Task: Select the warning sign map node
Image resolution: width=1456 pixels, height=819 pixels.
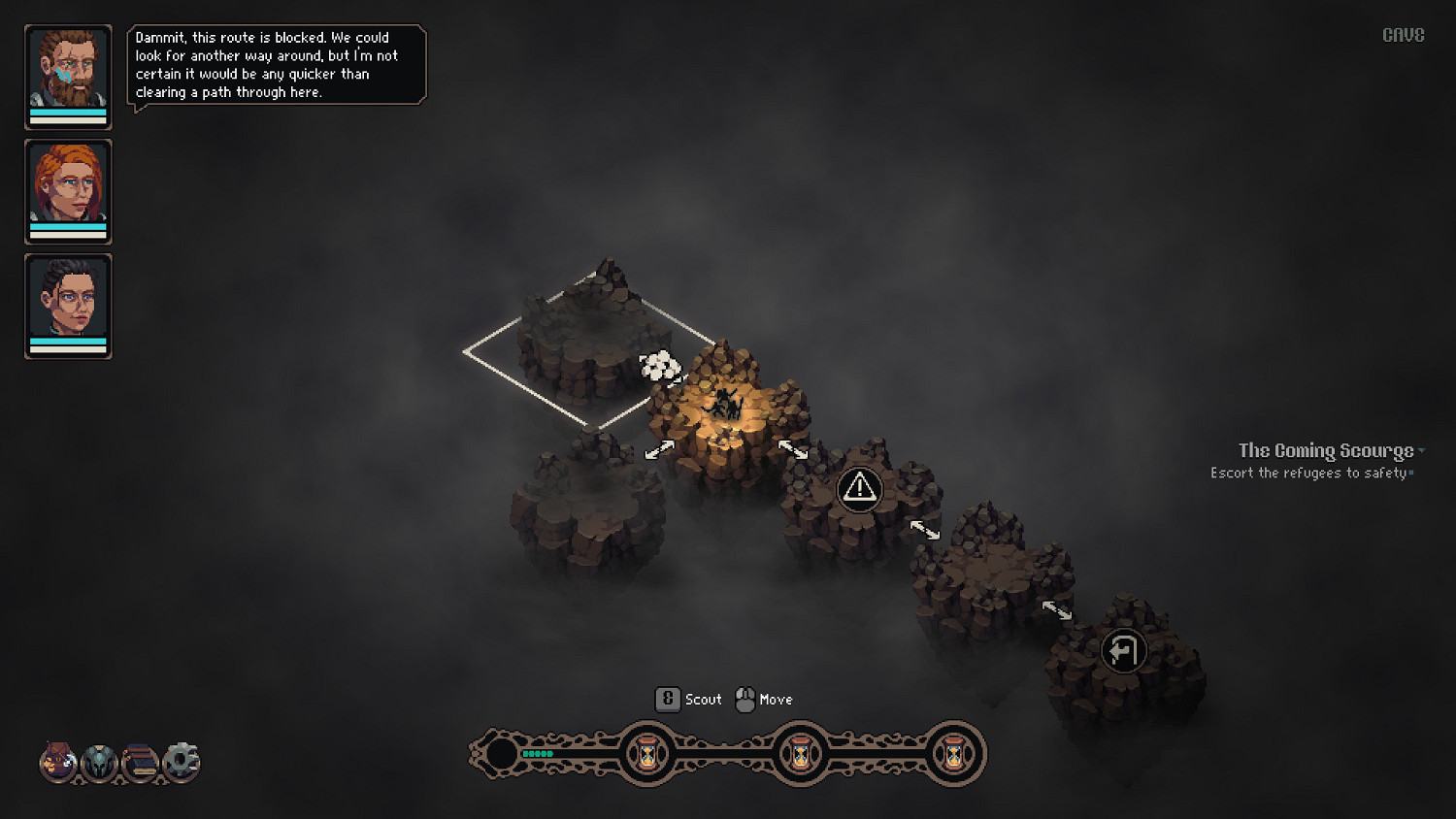Action: (x=860, y=489)
